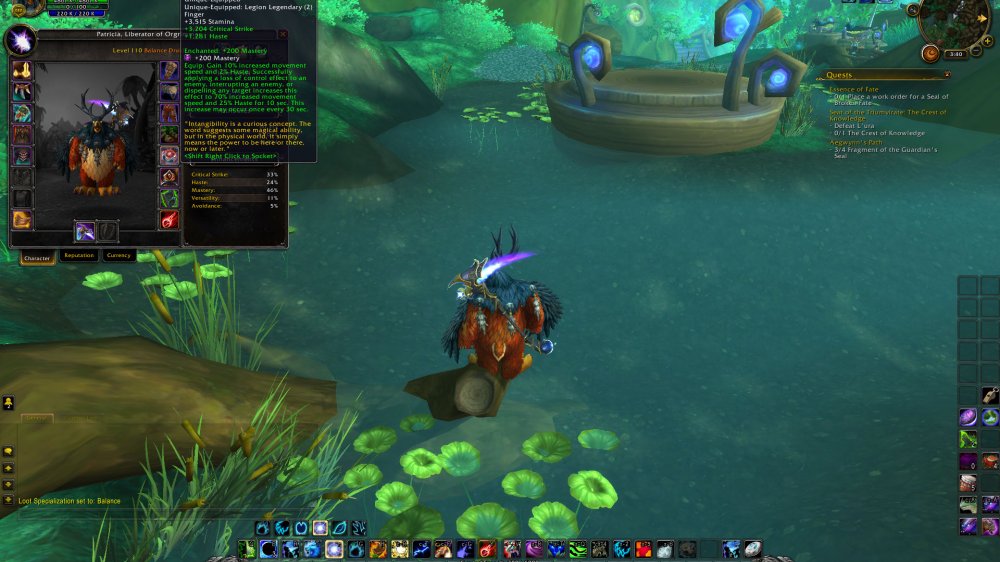Open the chat bubble button

(x=8, y=452)
